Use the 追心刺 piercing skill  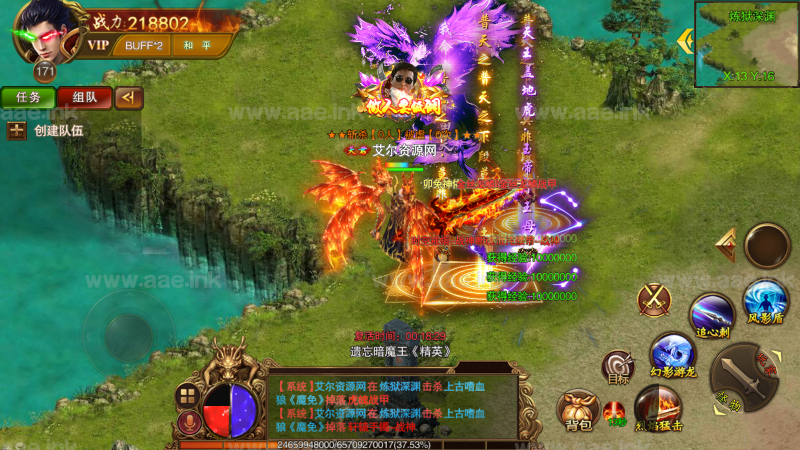point(712,312)
